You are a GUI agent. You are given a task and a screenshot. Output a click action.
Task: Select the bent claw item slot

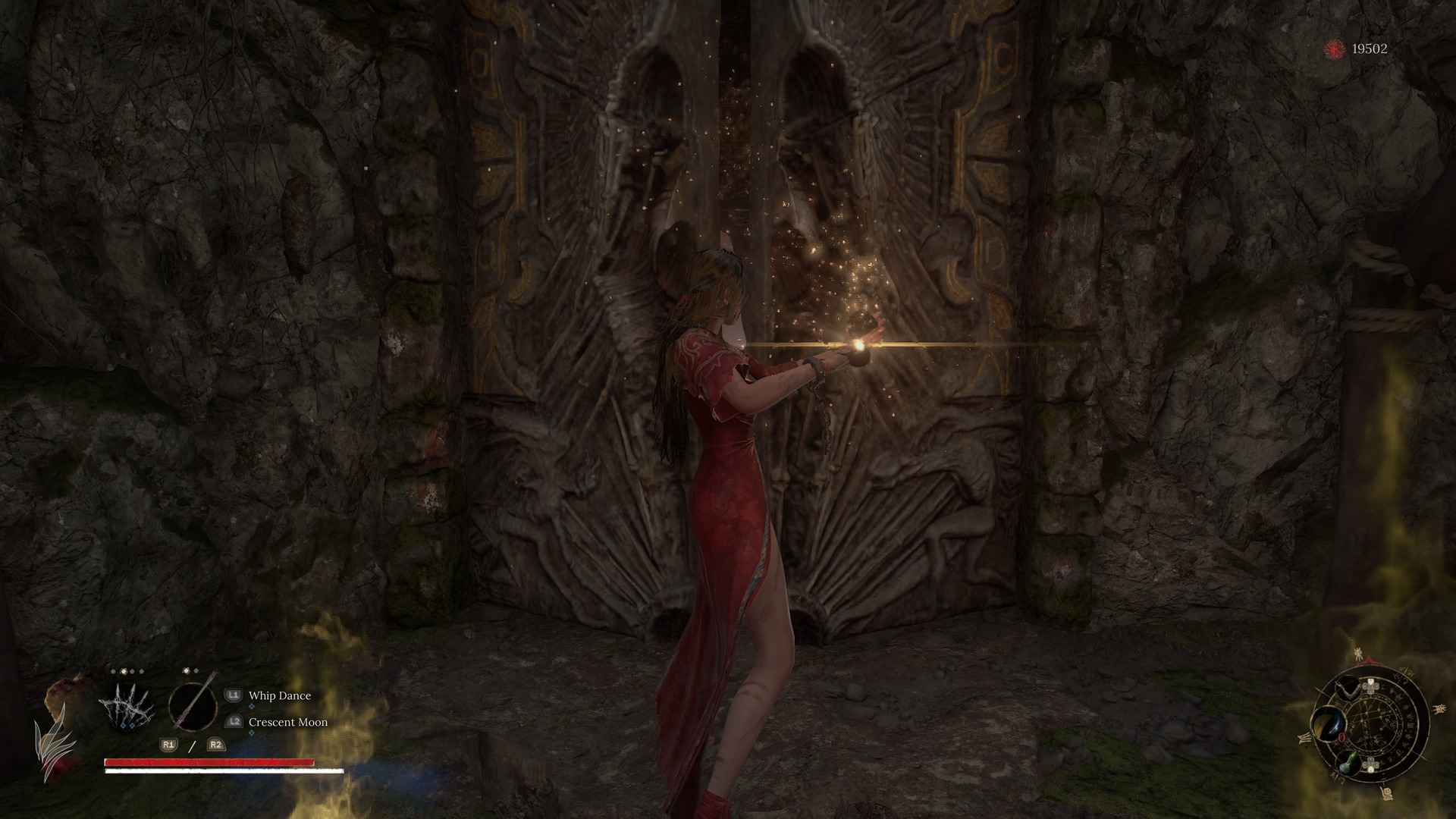click(x=1346, y=690)
